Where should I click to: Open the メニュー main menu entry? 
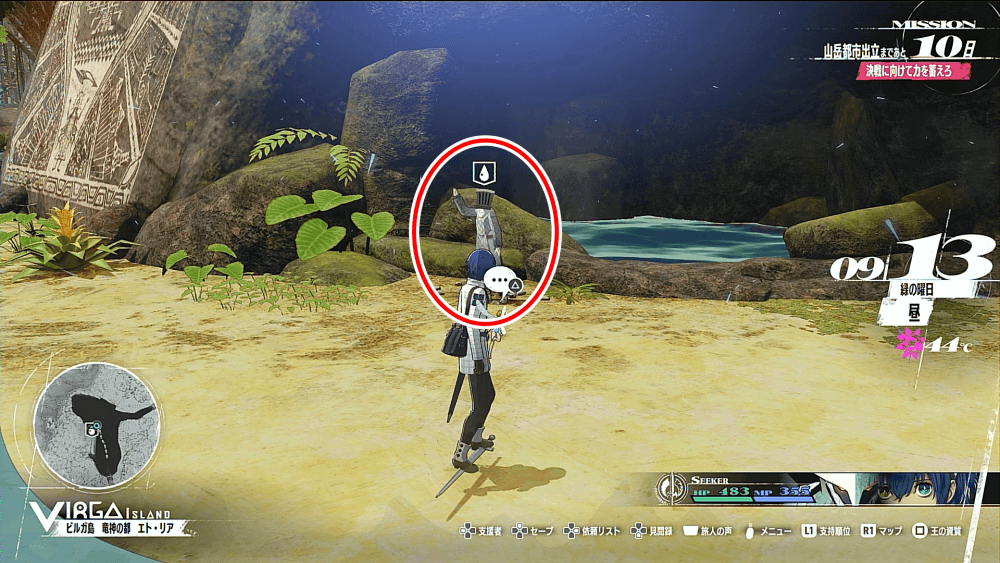[767, 530]
